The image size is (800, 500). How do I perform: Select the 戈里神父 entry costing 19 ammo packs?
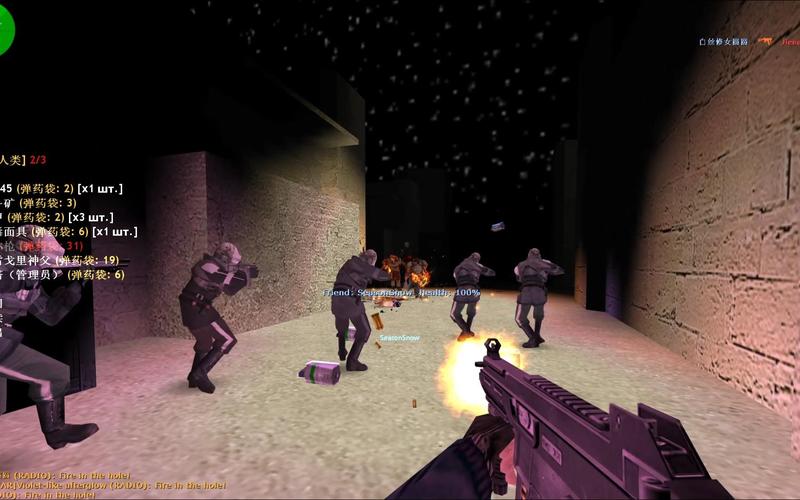tap(60, 260)
